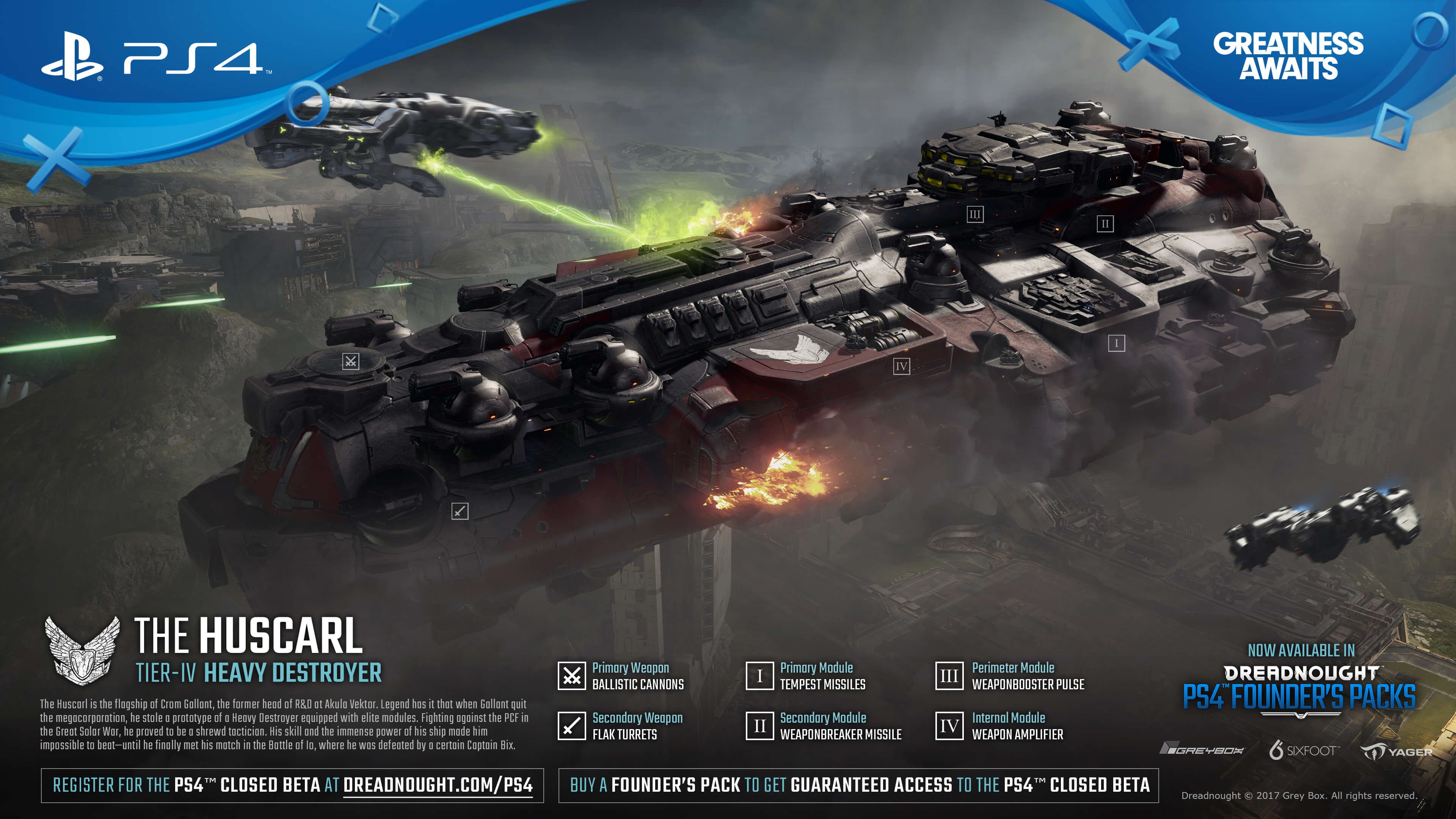Click the dreadnought.com/ps4 web address
This screenshot has height=819, width=1456.
(x=438, y=785)
